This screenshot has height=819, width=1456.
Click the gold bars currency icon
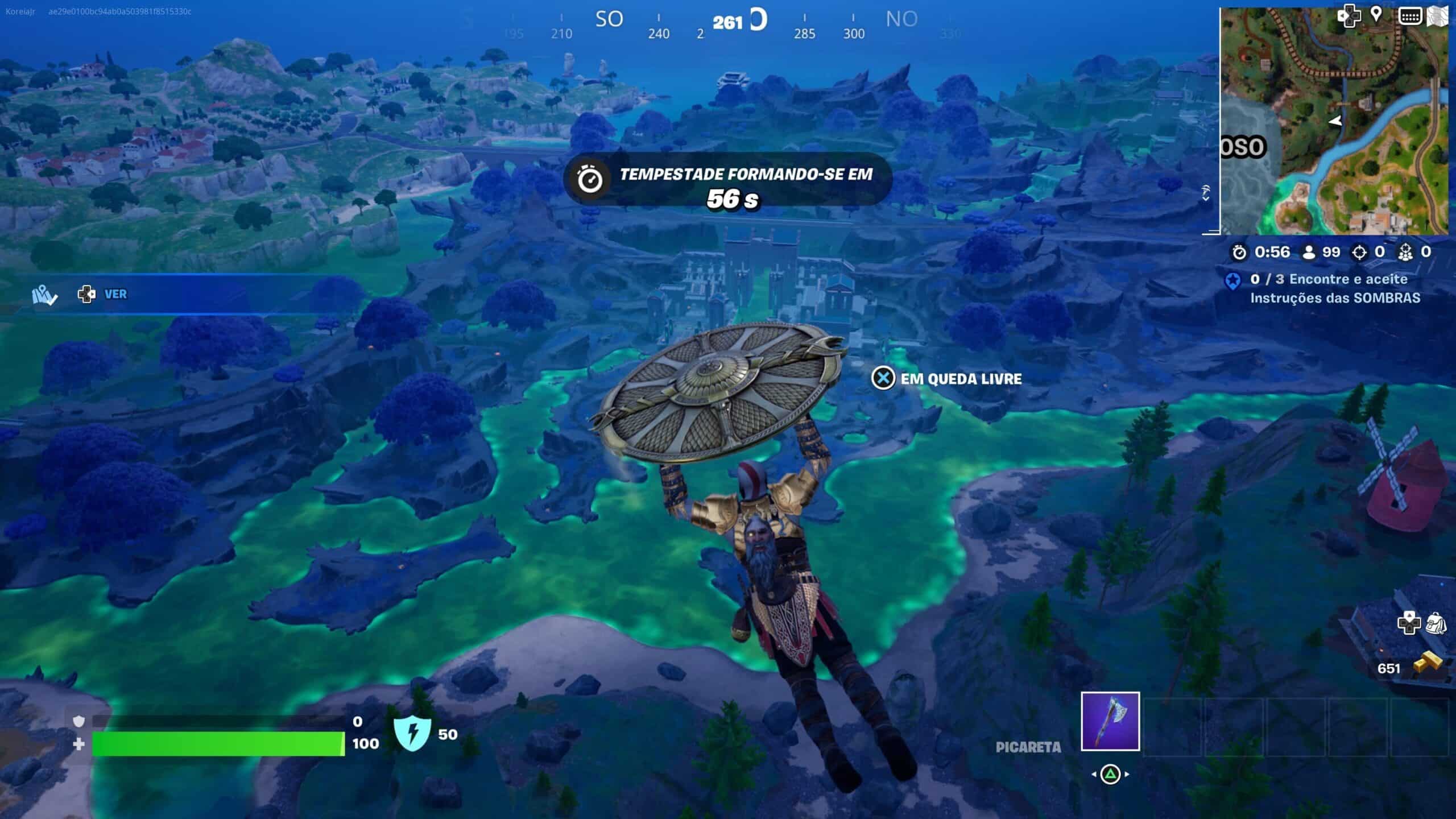tap(1428, 663)
